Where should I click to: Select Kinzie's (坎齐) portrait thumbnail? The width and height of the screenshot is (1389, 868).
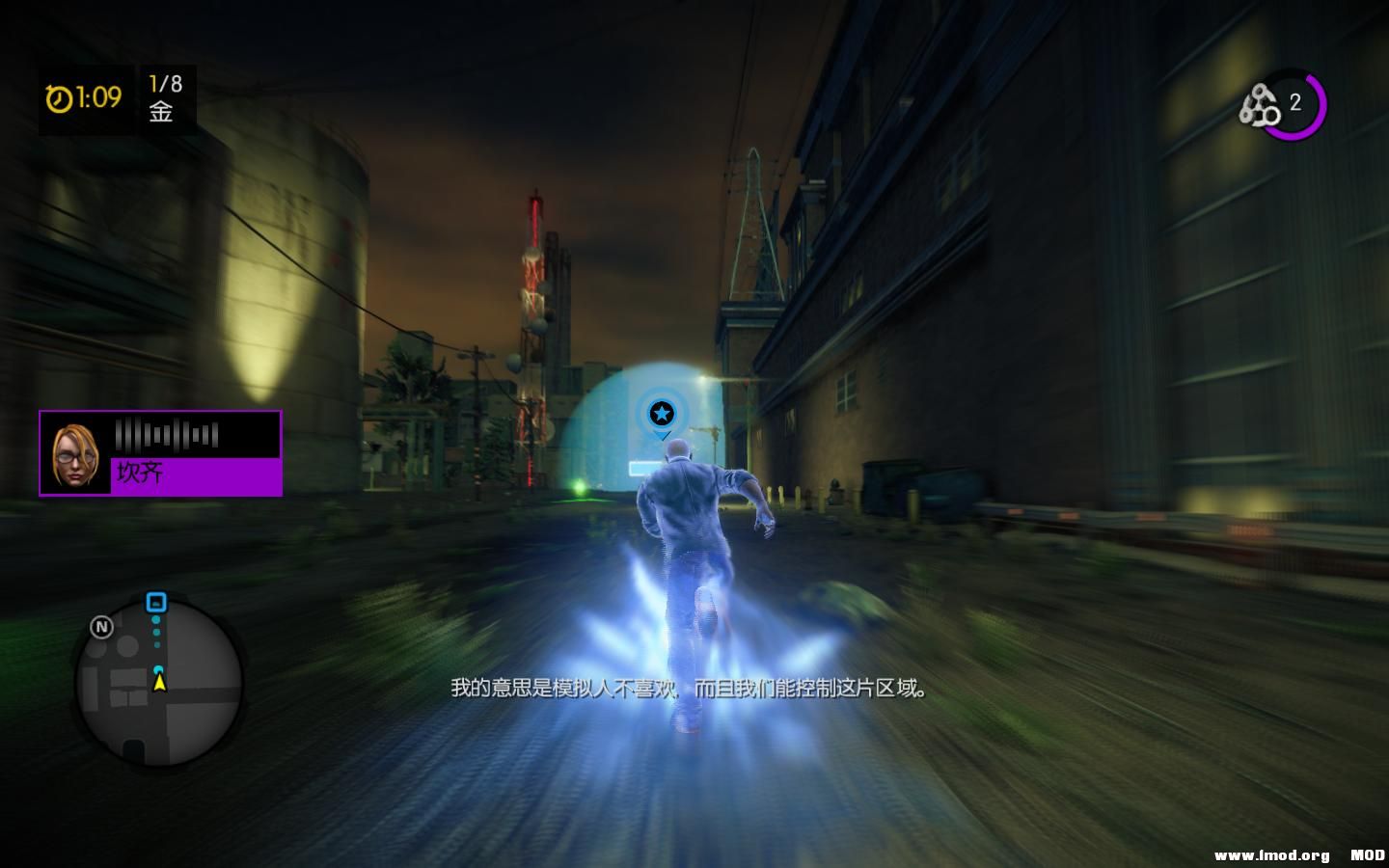point(74,452)
